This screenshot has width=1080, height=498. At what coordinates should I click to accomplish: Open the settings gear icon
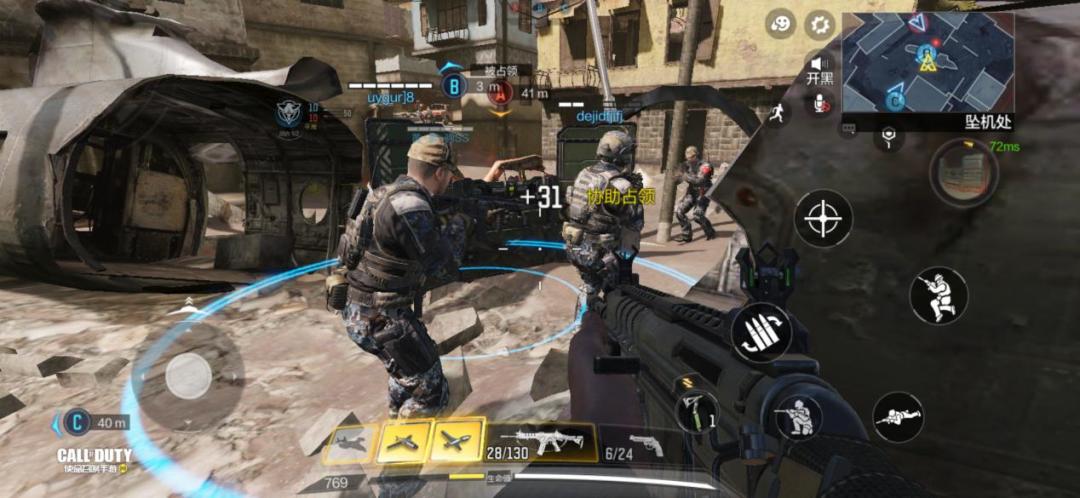click(x=820, y=25)
